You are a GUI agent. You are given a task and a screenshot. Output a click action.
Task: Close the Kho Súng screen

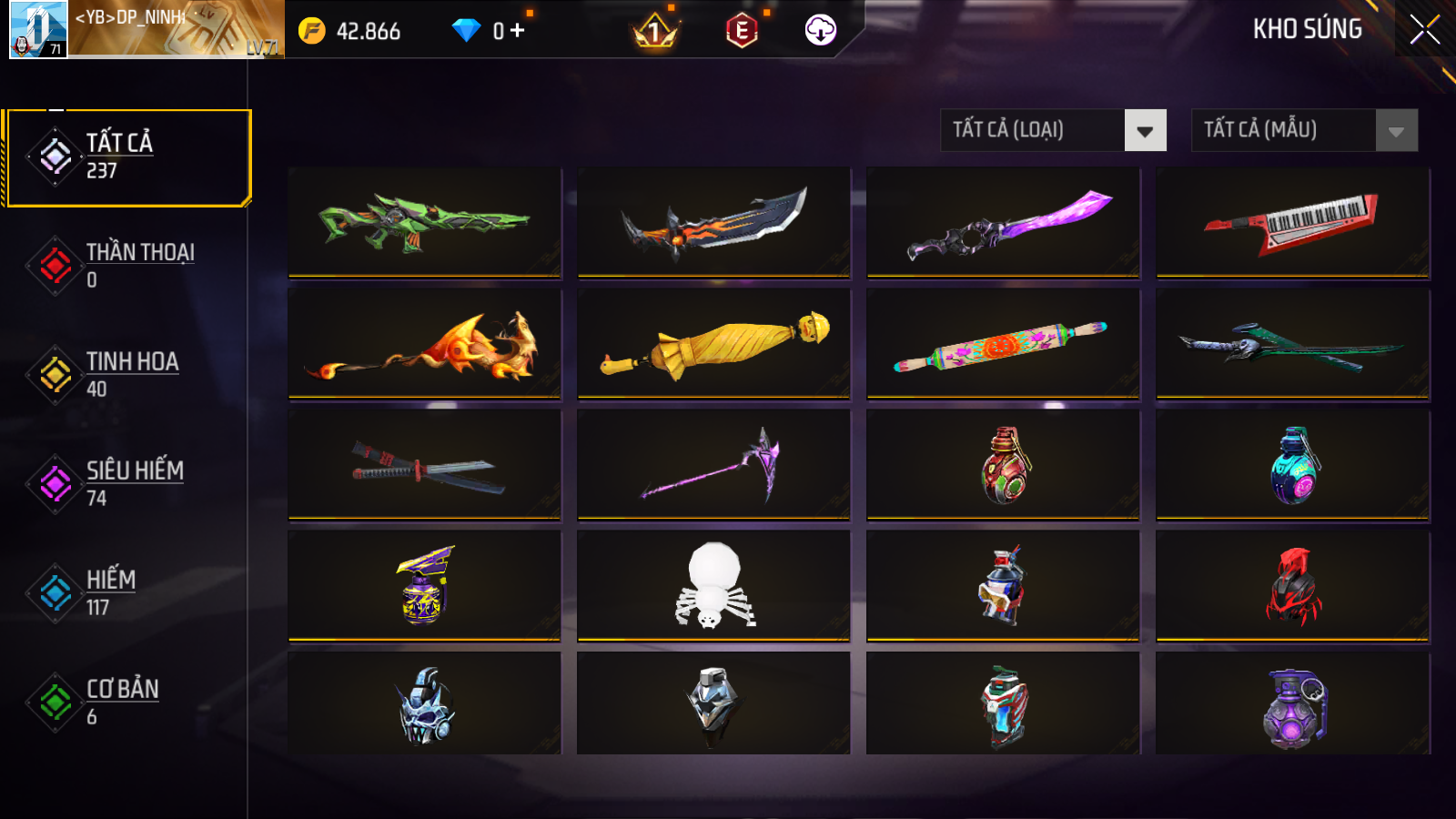pos(1424,30)
